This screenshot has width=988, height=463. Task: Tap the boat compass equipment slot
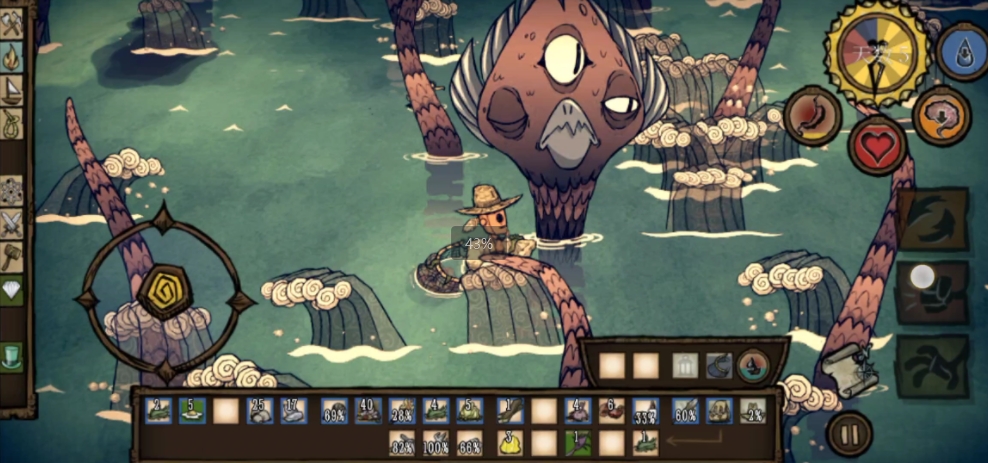click(752, 366)
